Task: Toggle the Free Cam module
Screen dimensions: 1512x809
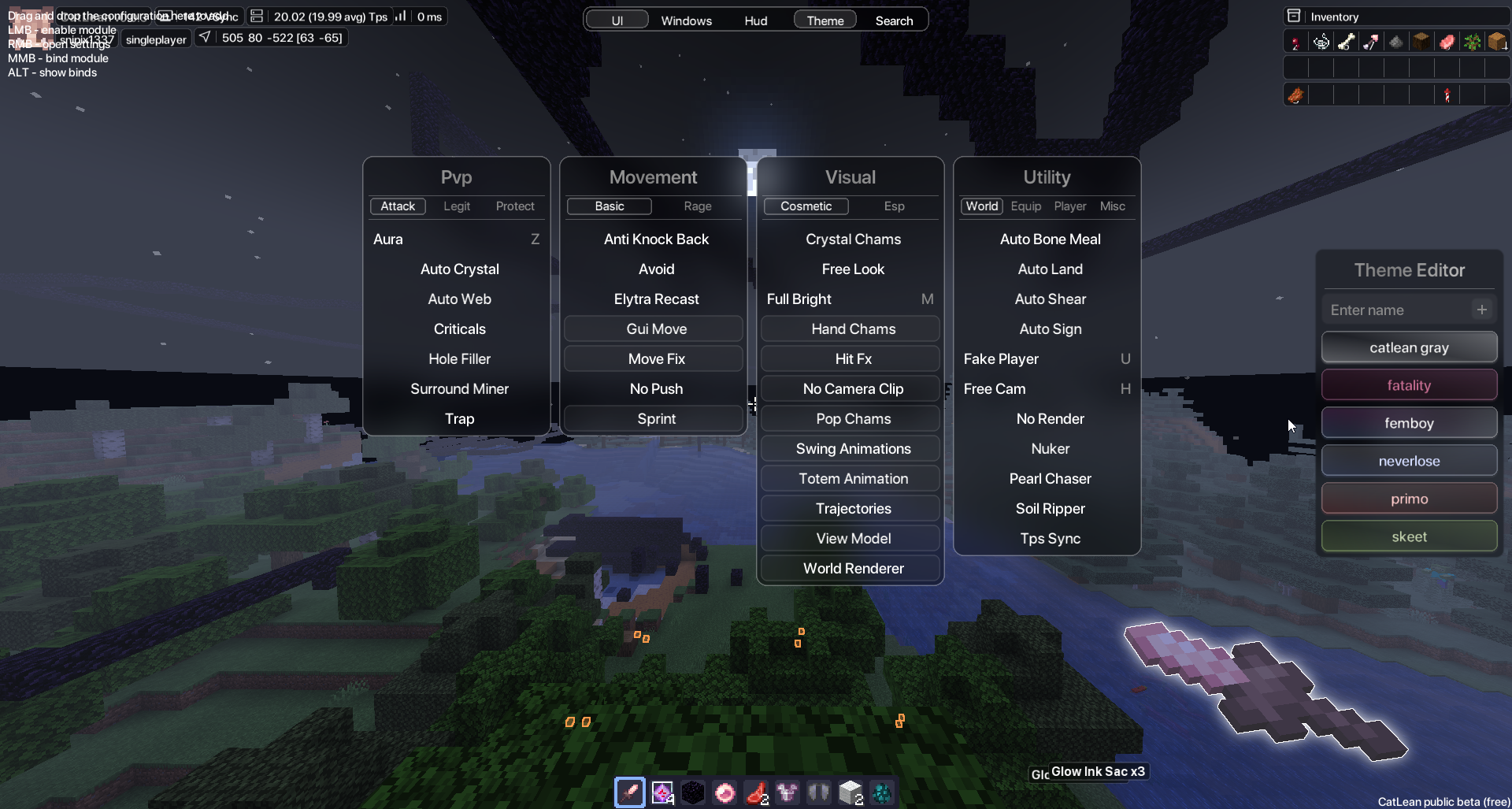Action: [995, 389]
